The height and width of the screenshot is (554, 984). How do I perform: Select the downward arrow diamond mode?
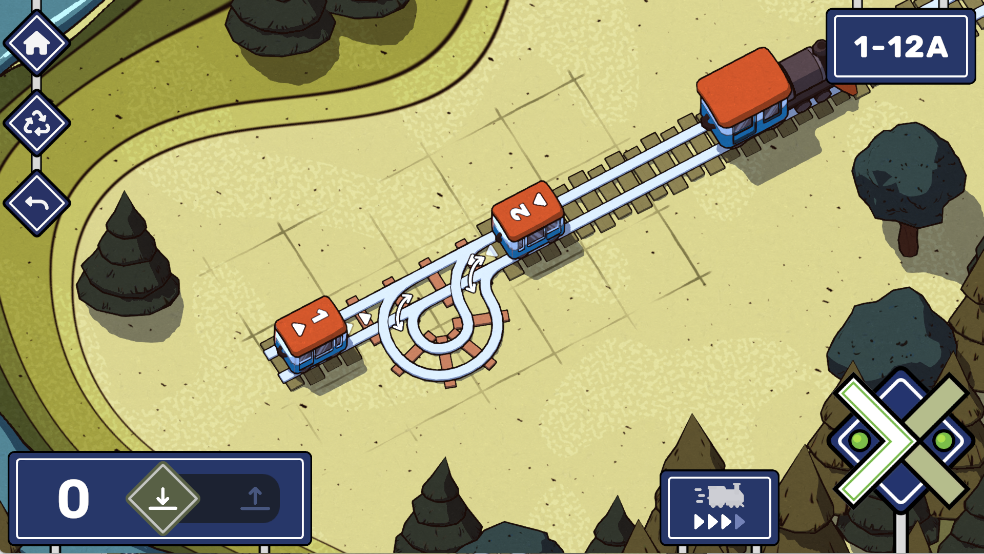pos(163,497)
